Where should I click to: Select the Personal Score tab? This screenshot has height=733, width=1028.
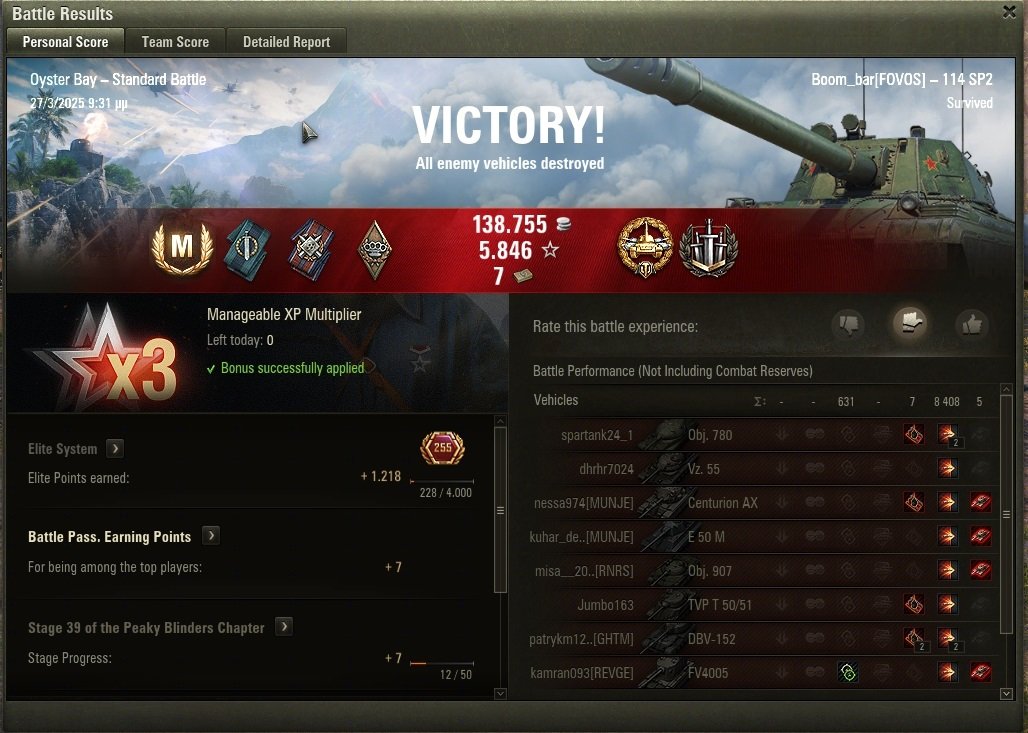(x=65, y=42)
